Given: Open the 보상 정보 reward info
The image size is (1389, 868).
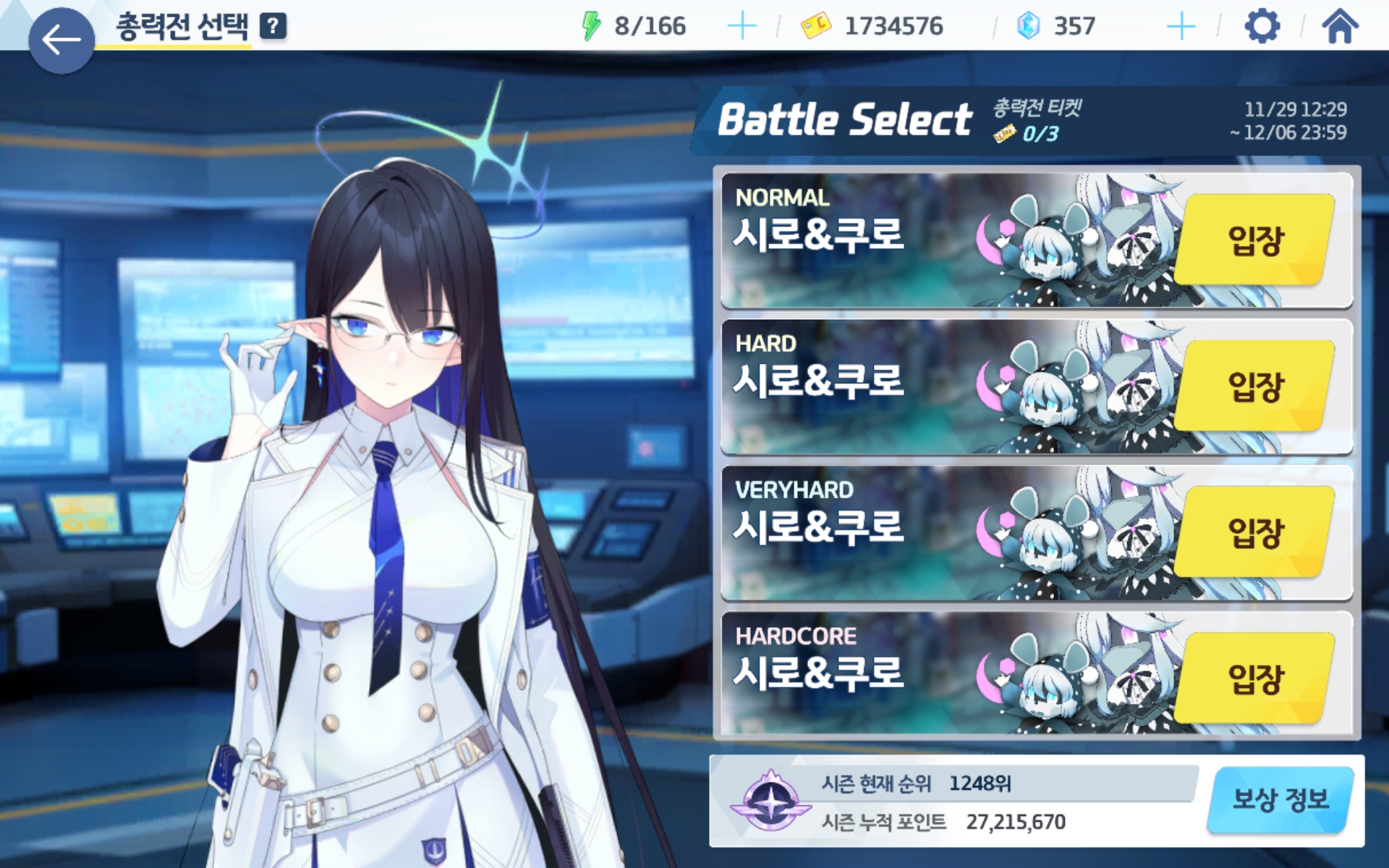Looking at the screenshot, I should pos(1280,800).
